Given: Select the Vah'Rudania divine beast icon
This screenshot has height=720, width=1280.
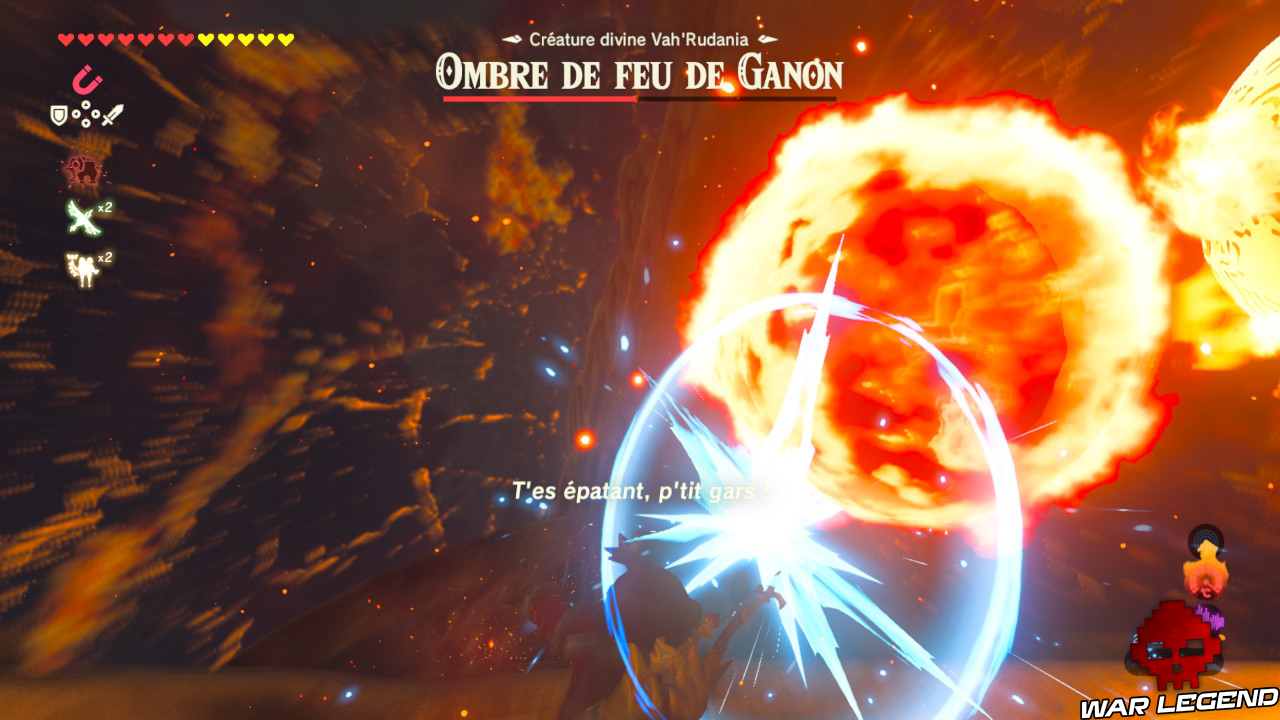Looking at the screenshot, I should [x=82, y=167].
